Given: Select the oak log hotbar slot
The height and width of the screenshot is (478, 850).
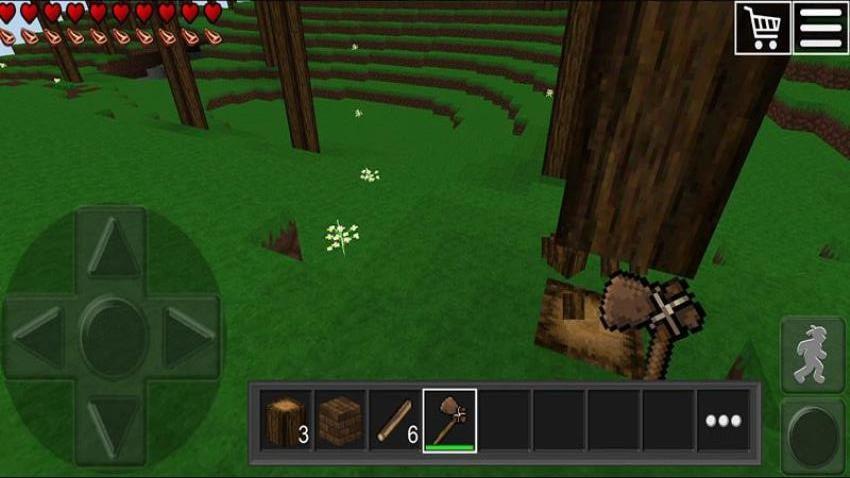Looking at the screenshot, I should [x=286, y=420].
